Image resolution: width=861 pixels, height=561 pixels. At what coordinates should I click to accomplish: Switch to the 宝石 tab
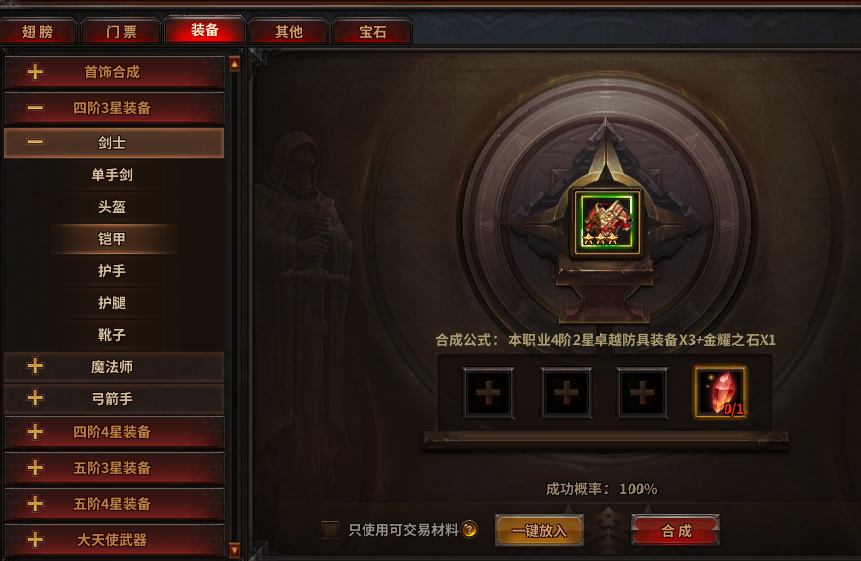372,31
